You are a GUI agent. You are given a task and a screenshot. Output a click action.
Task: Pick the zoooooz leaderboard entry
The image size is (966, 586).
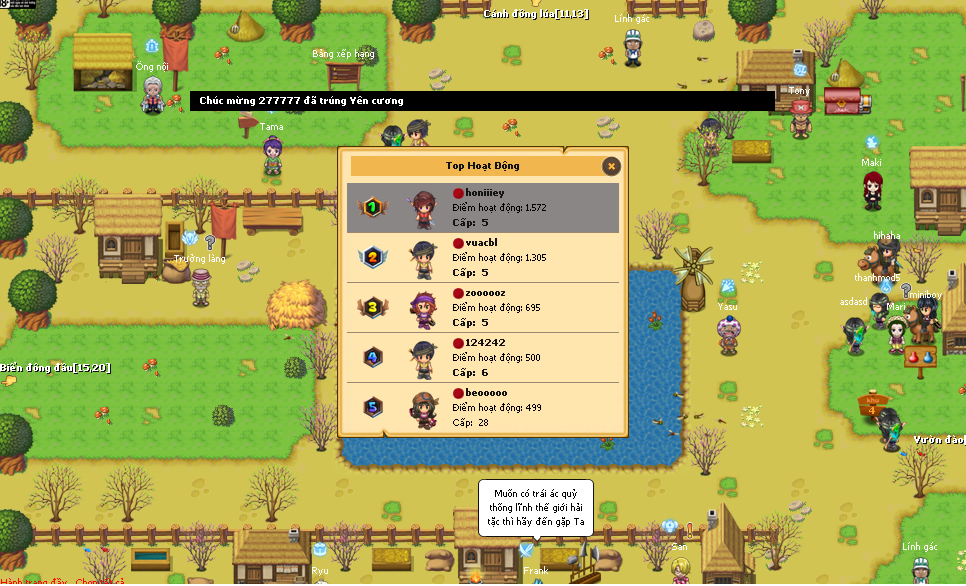pos(483,307)
